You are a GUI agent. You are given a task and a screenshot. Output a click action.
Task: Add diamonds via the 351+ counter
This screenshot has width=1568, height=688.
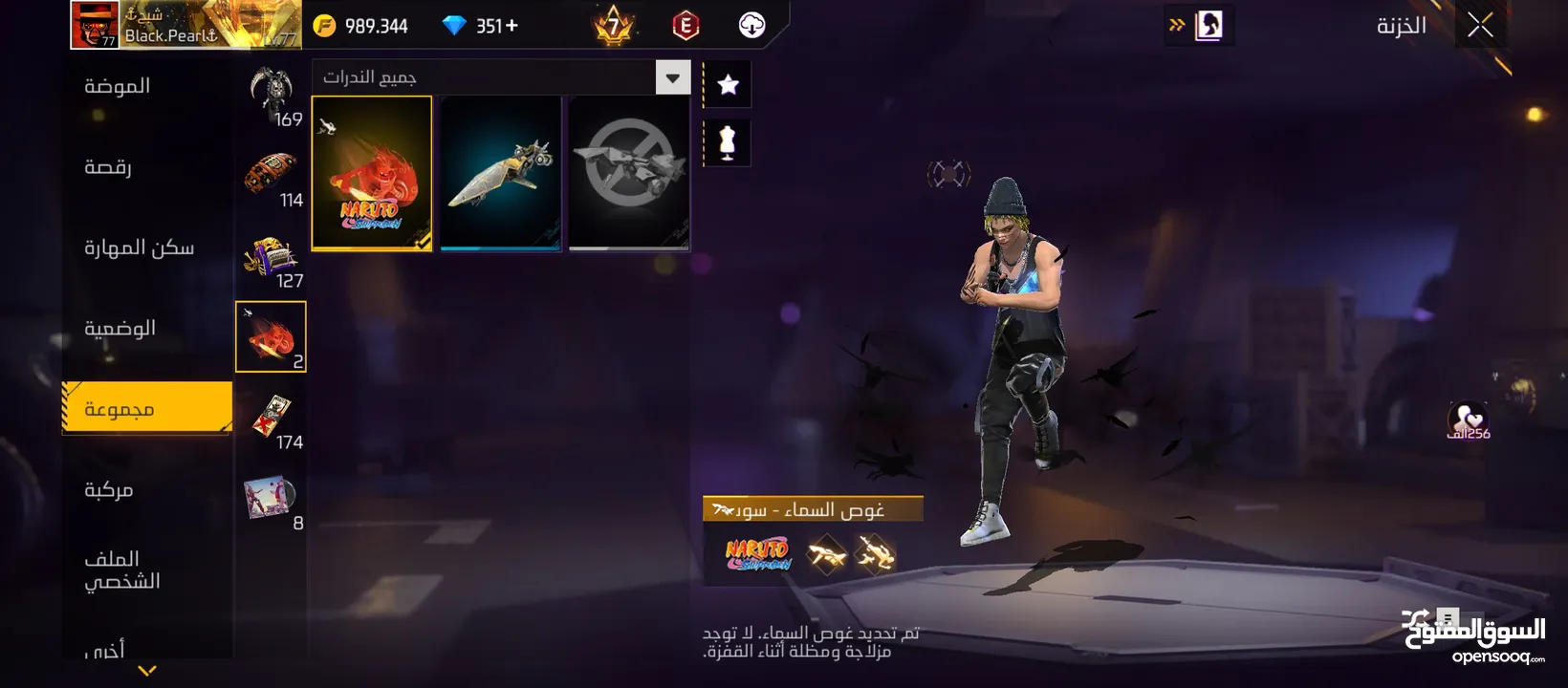tap(483, 26)
